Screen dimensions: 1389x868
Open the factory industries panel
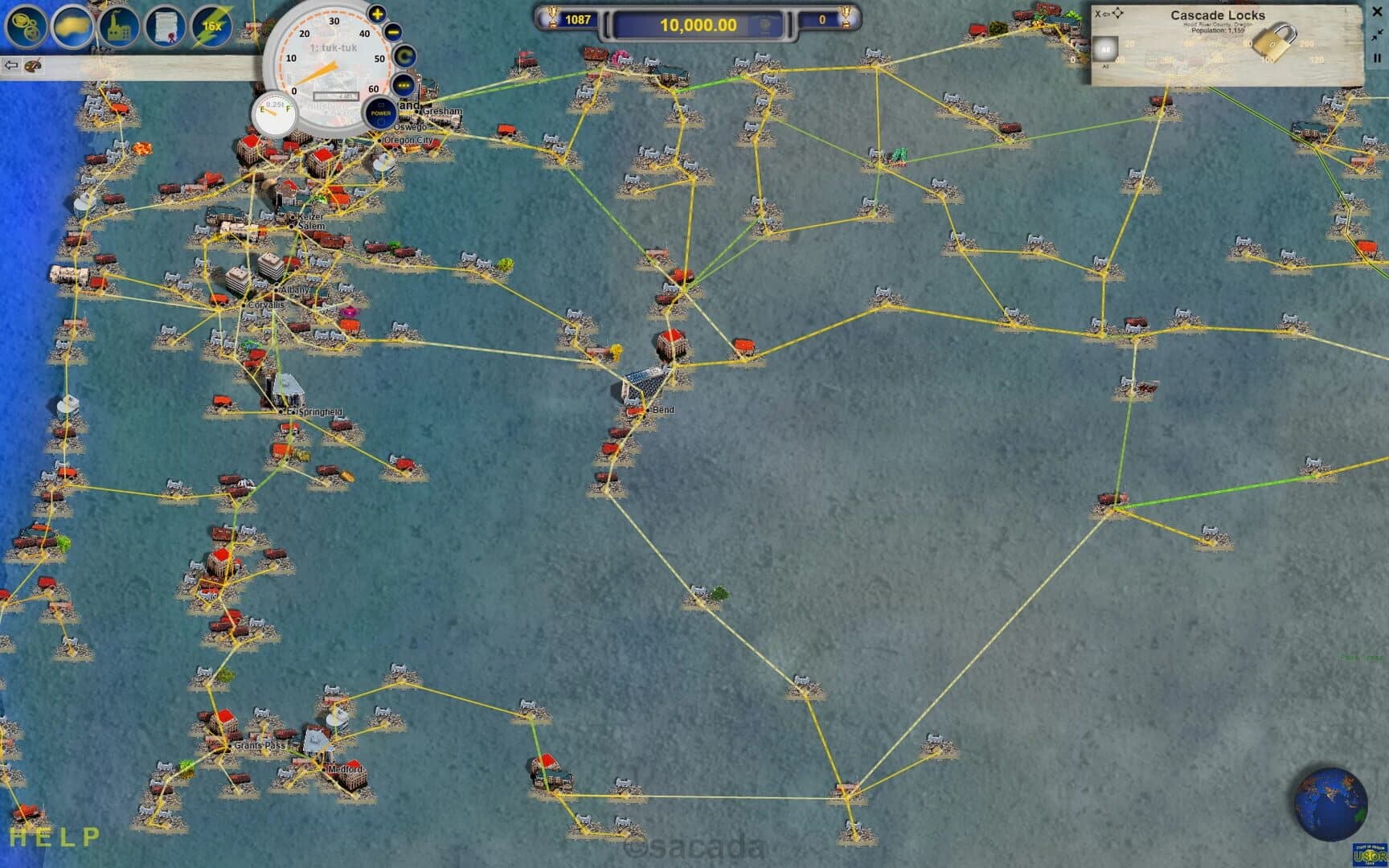coord(117,24)
